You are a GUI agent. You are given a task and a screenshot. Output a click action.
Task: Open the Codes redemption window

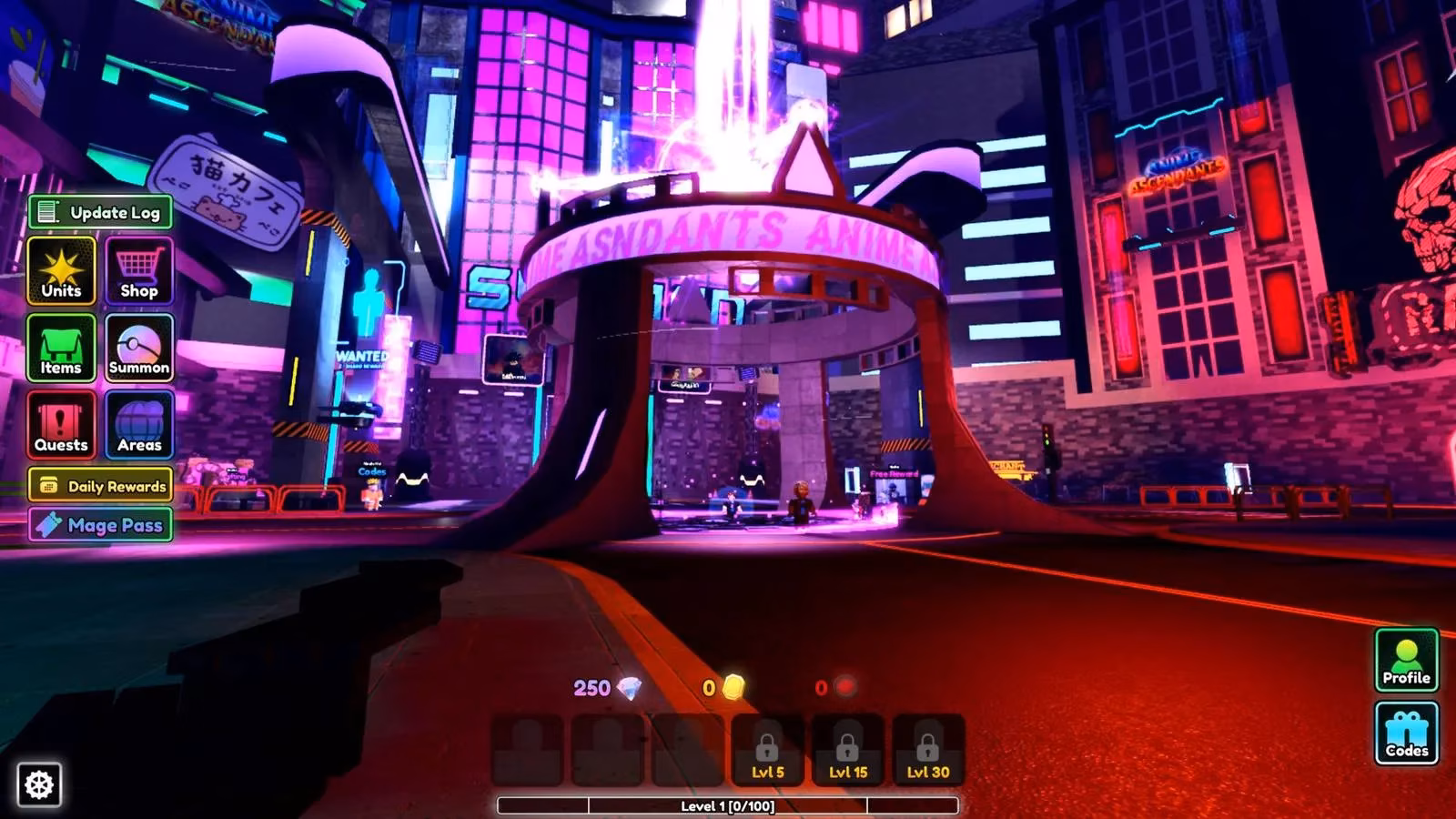point(1406,733)
